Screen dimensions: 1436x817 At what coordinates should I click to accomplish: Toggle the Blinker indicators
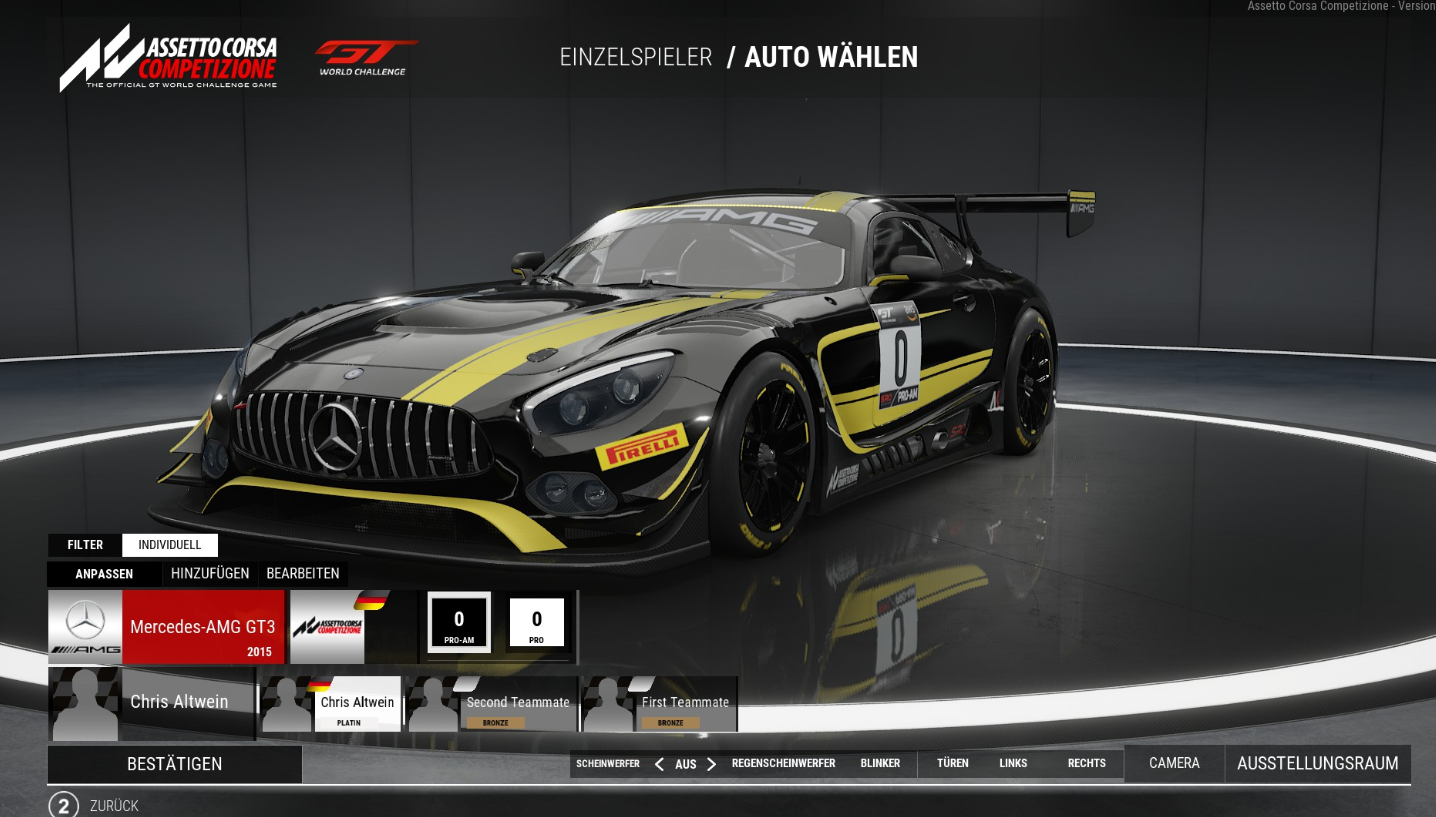pos(880,764)
